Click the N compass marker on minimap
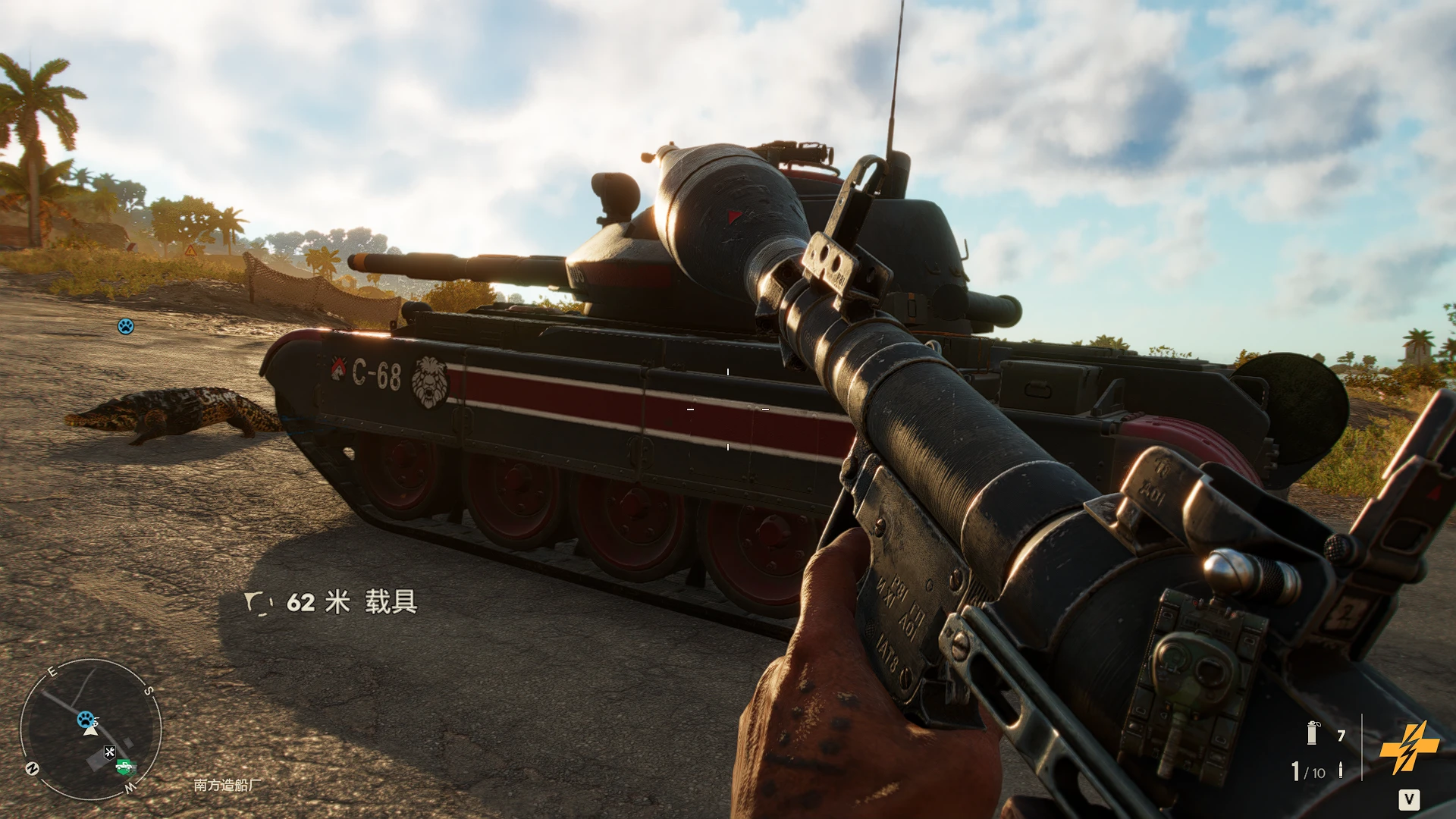1456x819 pixels. 33,768
